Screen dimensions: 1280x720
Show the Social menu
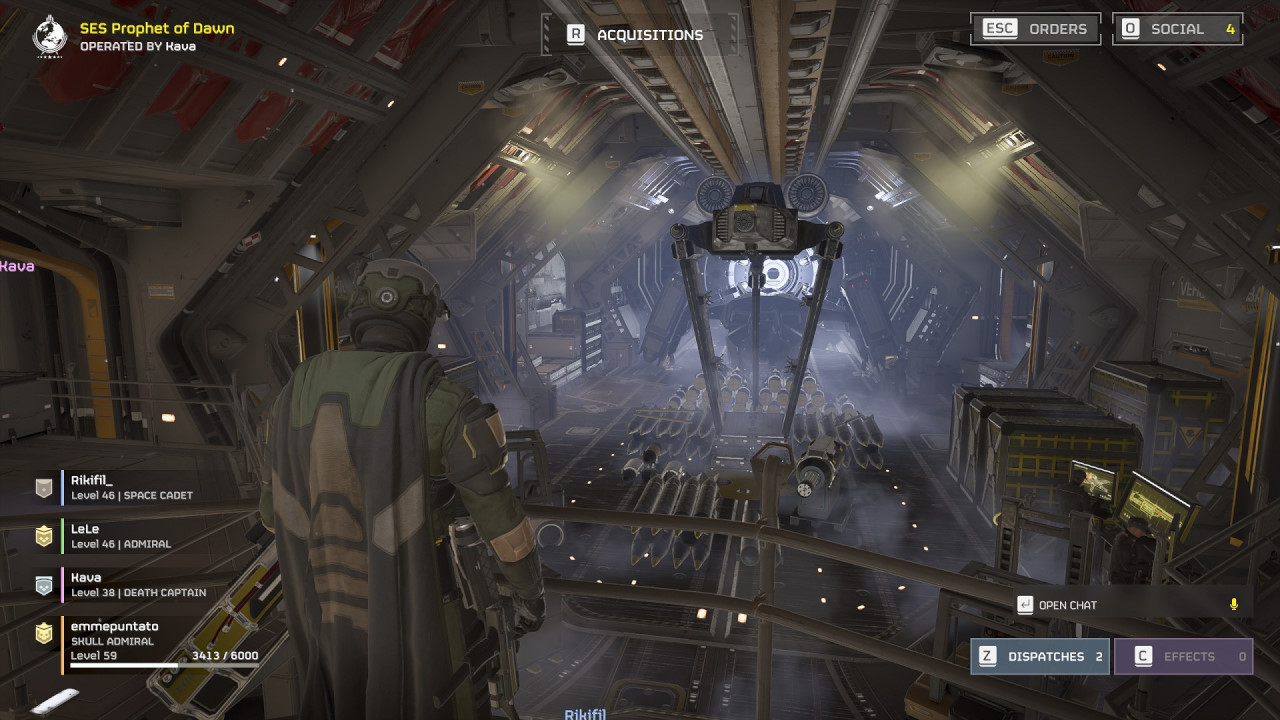pyautogui.click(x=1177, y=29)
